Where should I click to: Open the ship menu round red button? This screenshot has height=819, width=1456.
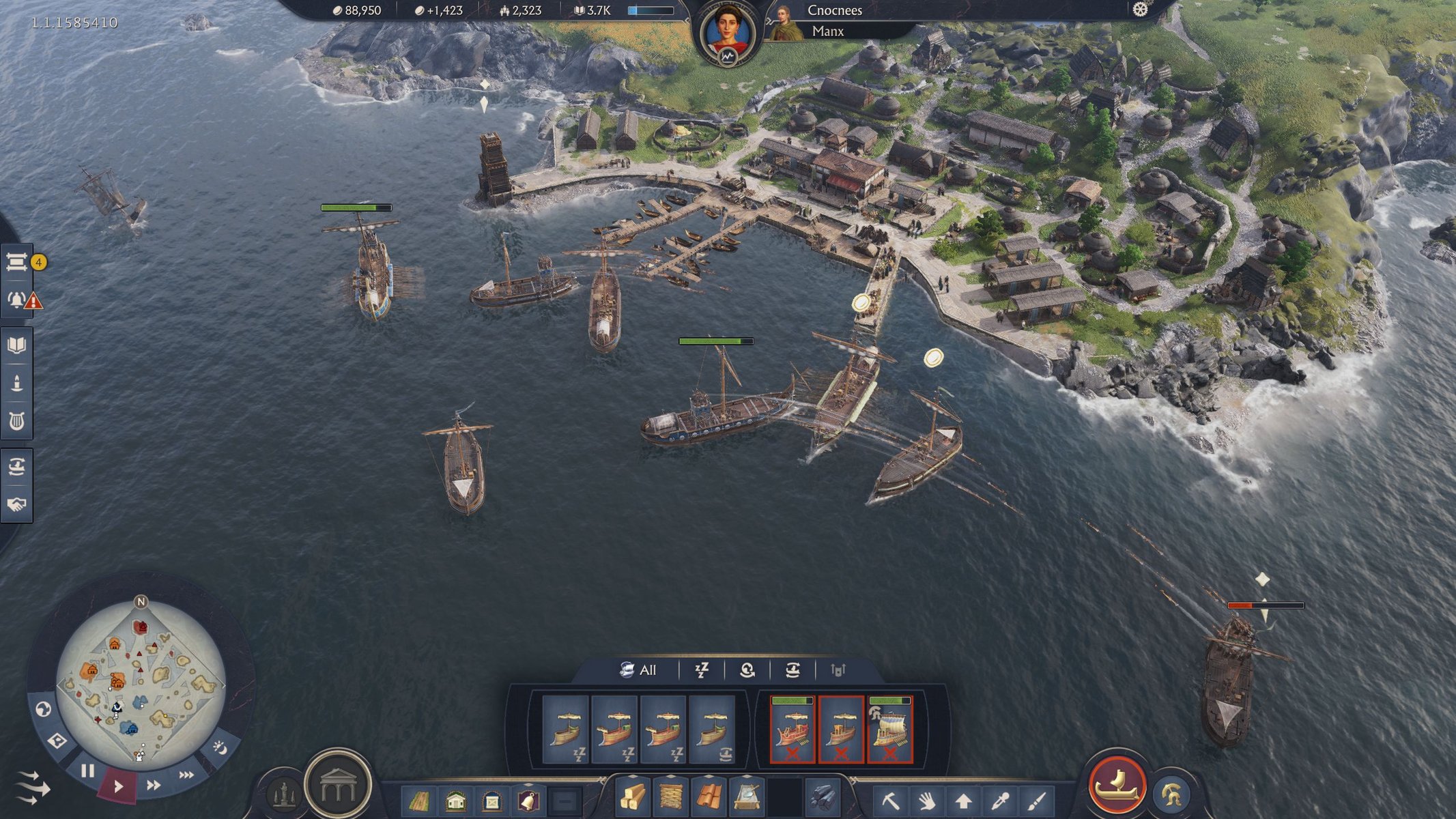[1117, 785]
